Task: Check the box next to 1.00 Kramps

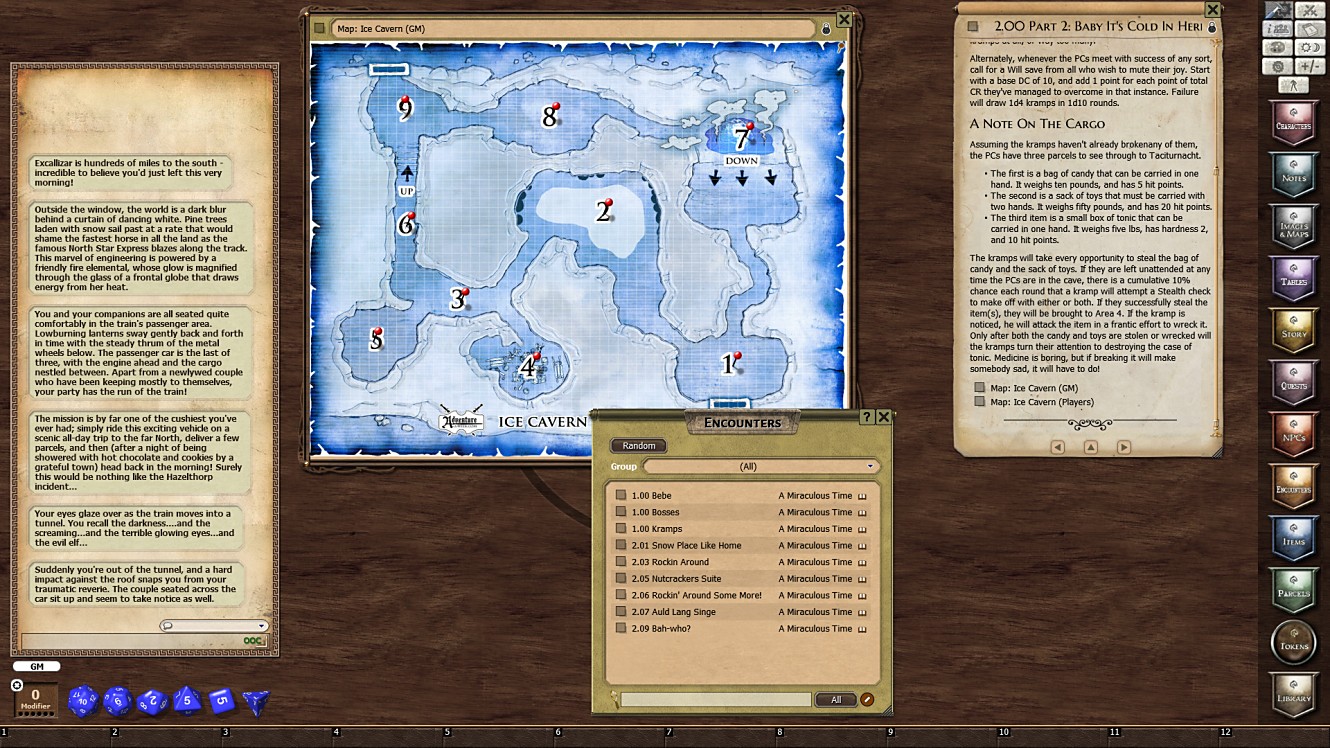Action: 621,528
